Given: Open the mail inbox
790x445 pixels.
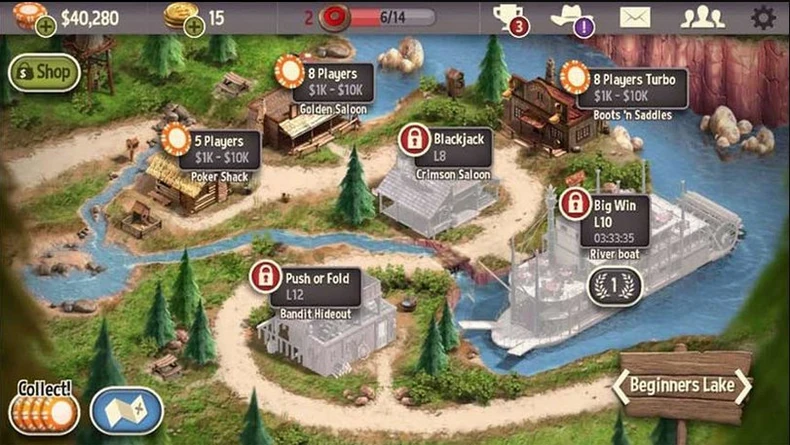Looking at the screenshot, I should coord(634,17).
